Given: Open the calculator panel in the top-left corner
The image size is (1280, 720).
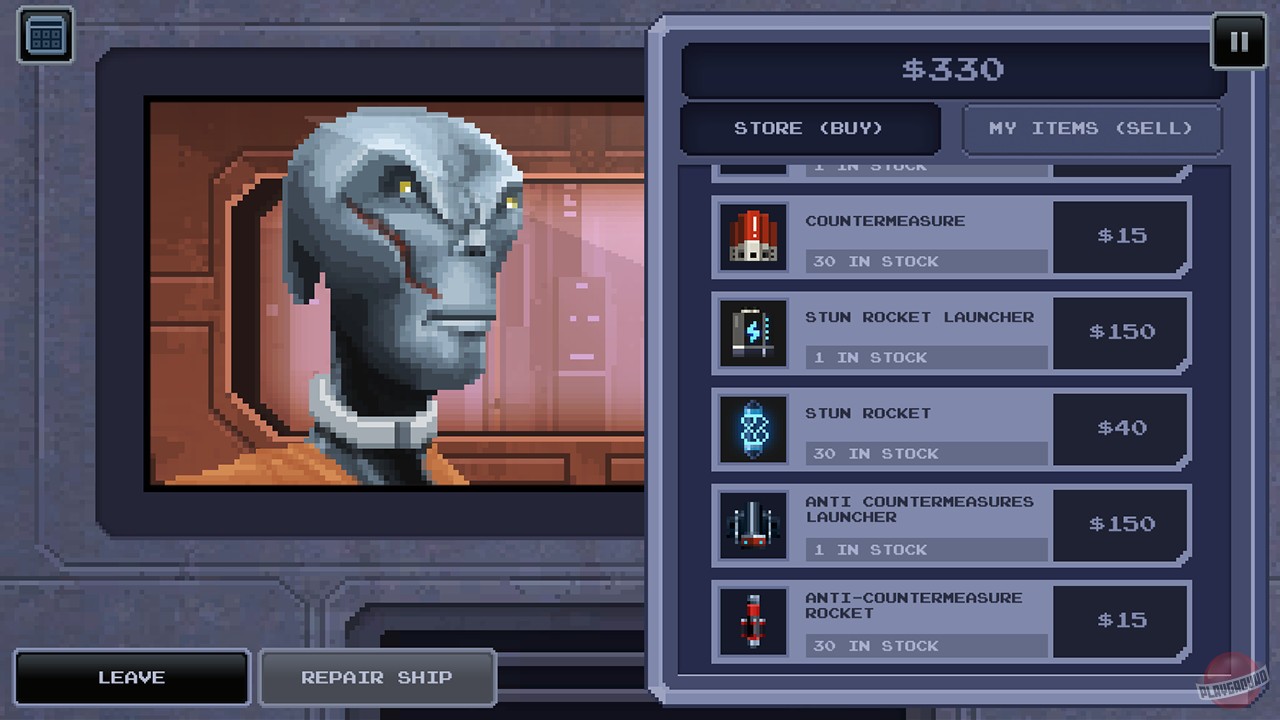Looking at the screenshot, I should pyautogui.click(x=45, y=34).
